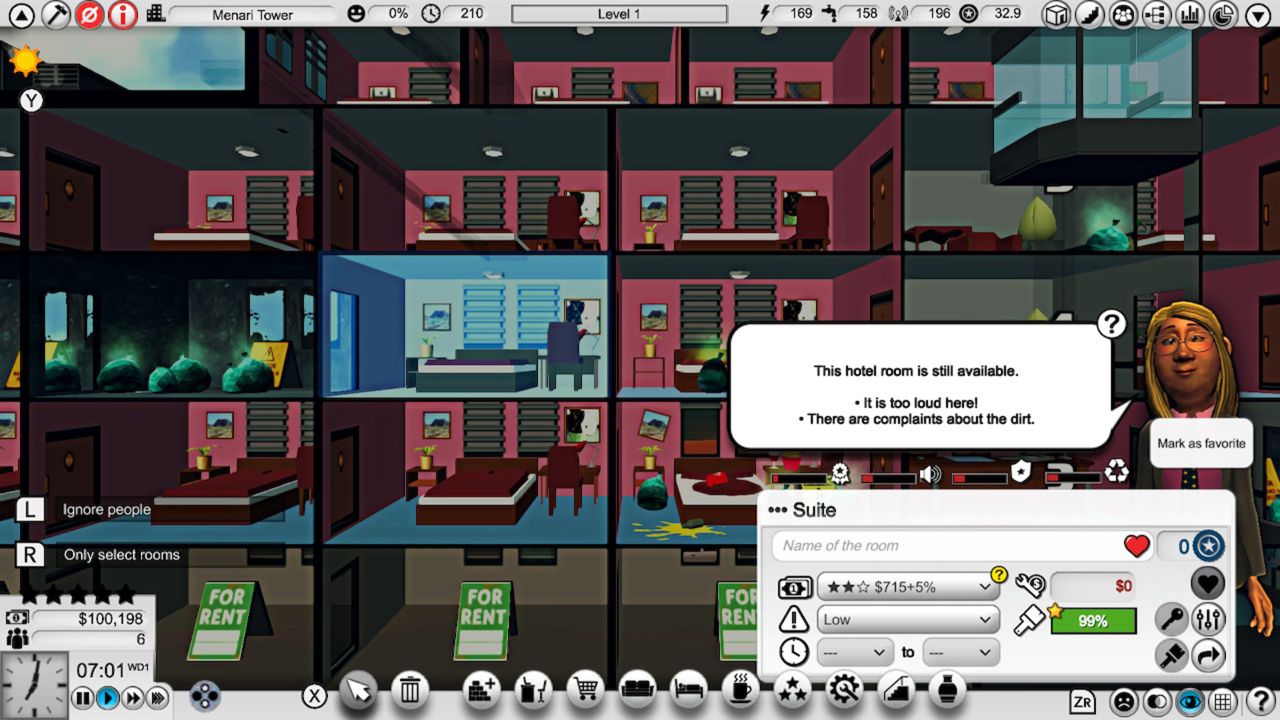Open the pie chart finances overview
1280x720 pixels.
[x=1222, y=14]
